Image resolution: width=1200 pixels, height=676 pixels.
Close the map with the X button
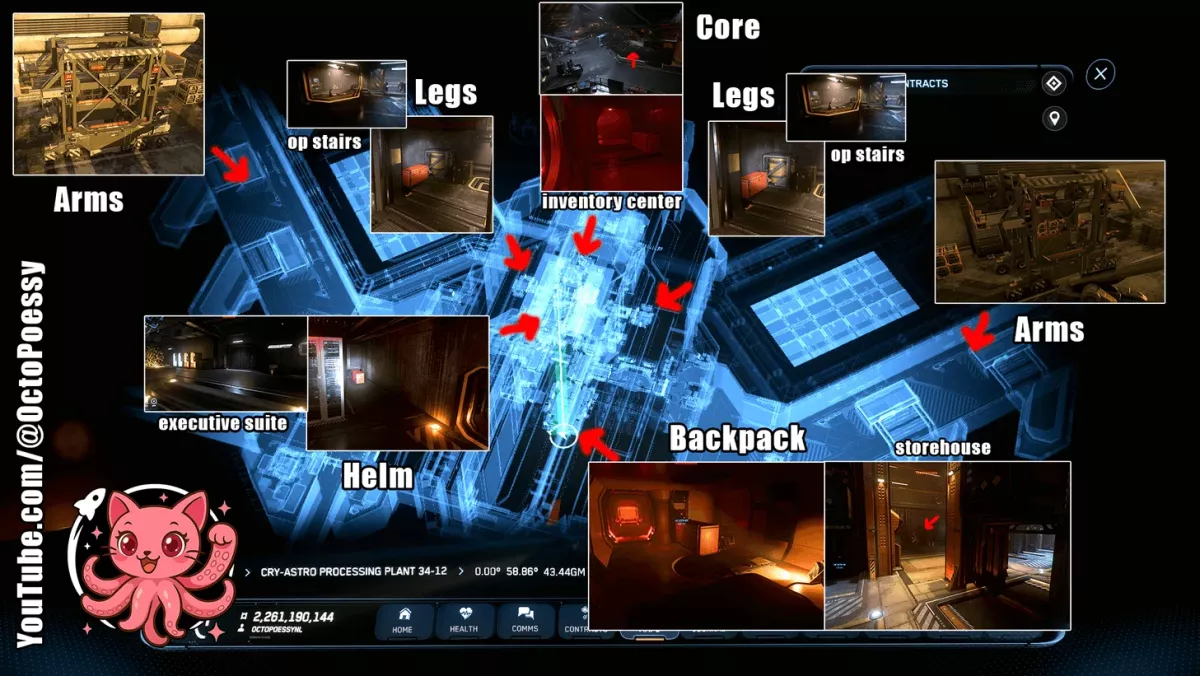(x=1100, y=74)
